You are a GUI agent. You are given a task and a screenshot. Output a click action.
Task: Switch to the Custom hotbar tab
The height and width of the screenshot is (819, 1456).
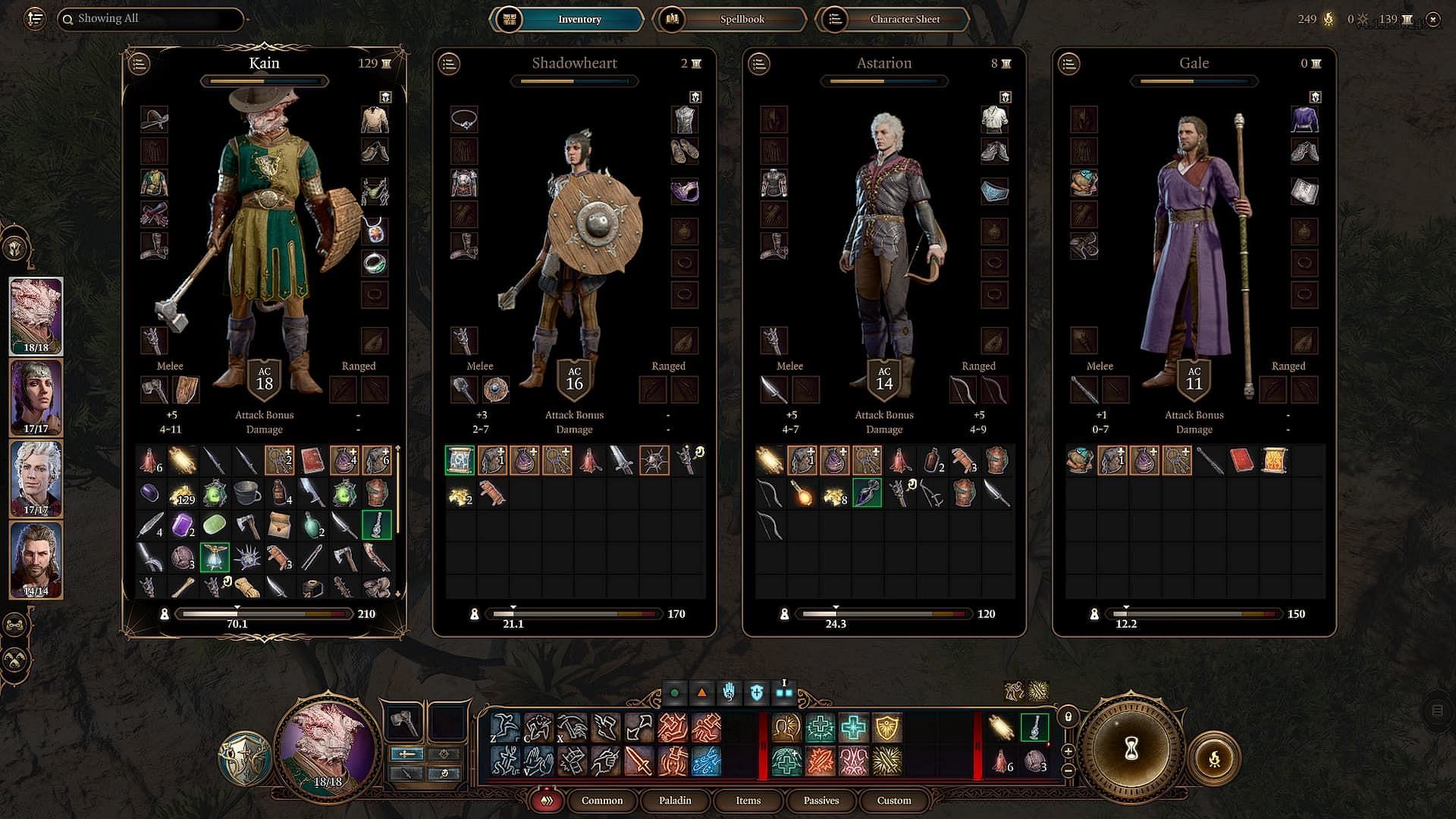pos(894,800)
